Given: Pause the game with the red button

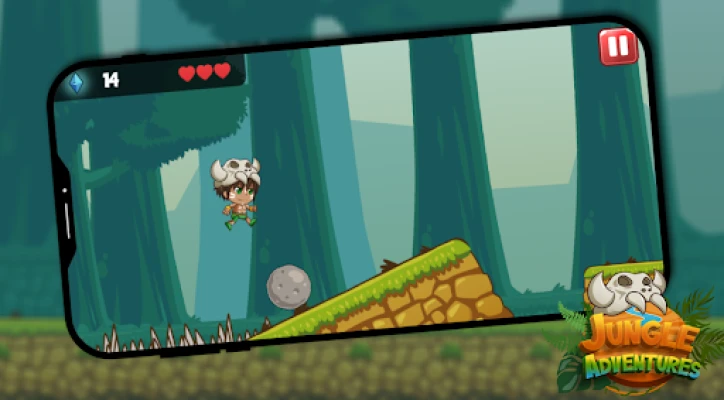Looking at the screenshot, I should [617, 47].
